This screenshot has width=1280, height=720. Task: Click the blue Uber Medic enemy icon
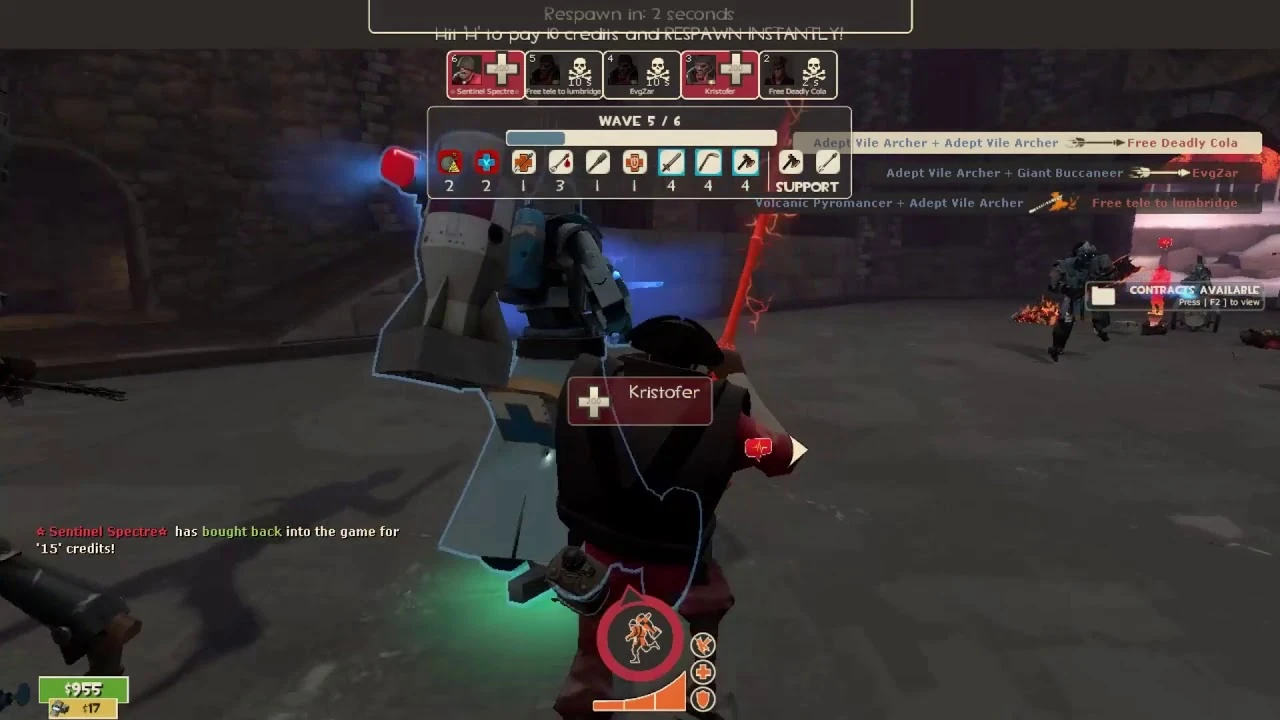[x=486, y=162]
